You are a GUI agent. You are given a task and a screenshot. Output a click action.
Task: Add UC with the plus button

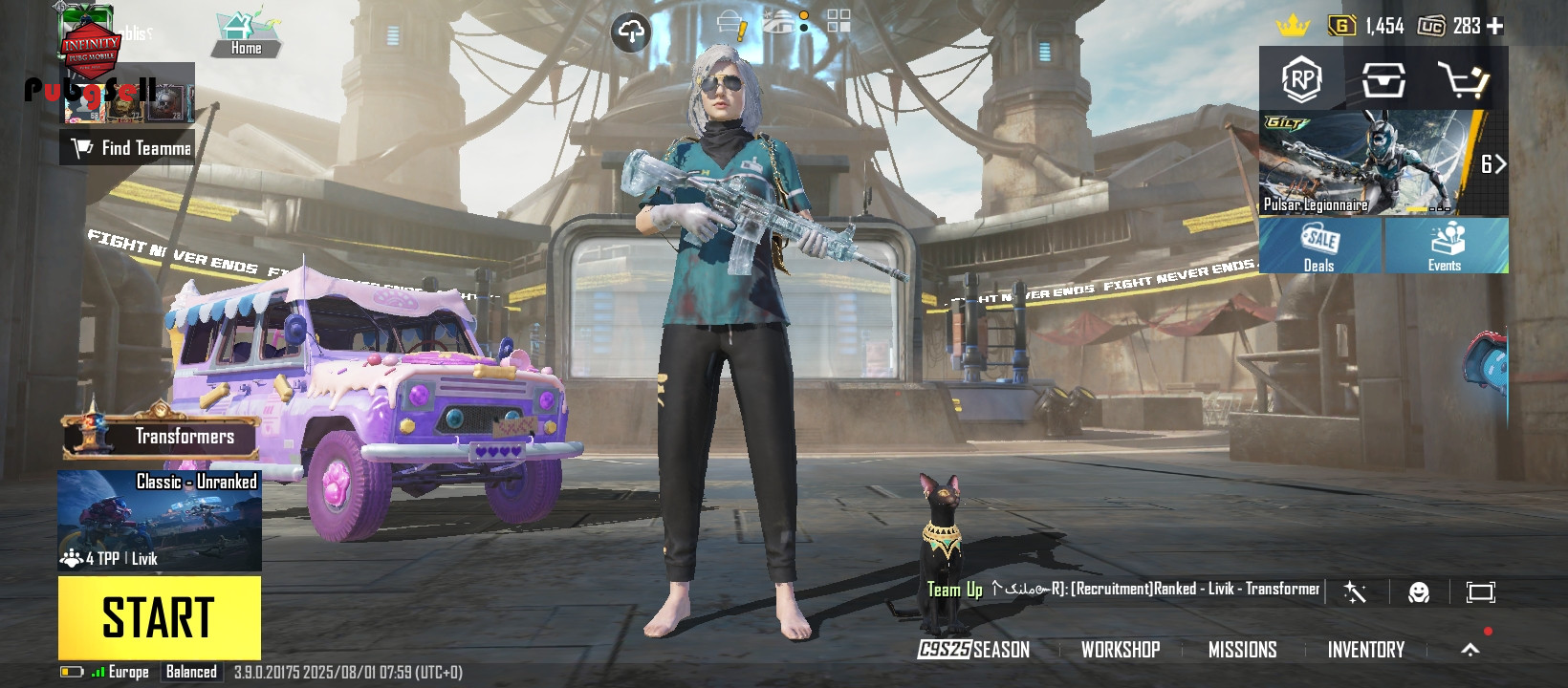tap(1495, 27)
